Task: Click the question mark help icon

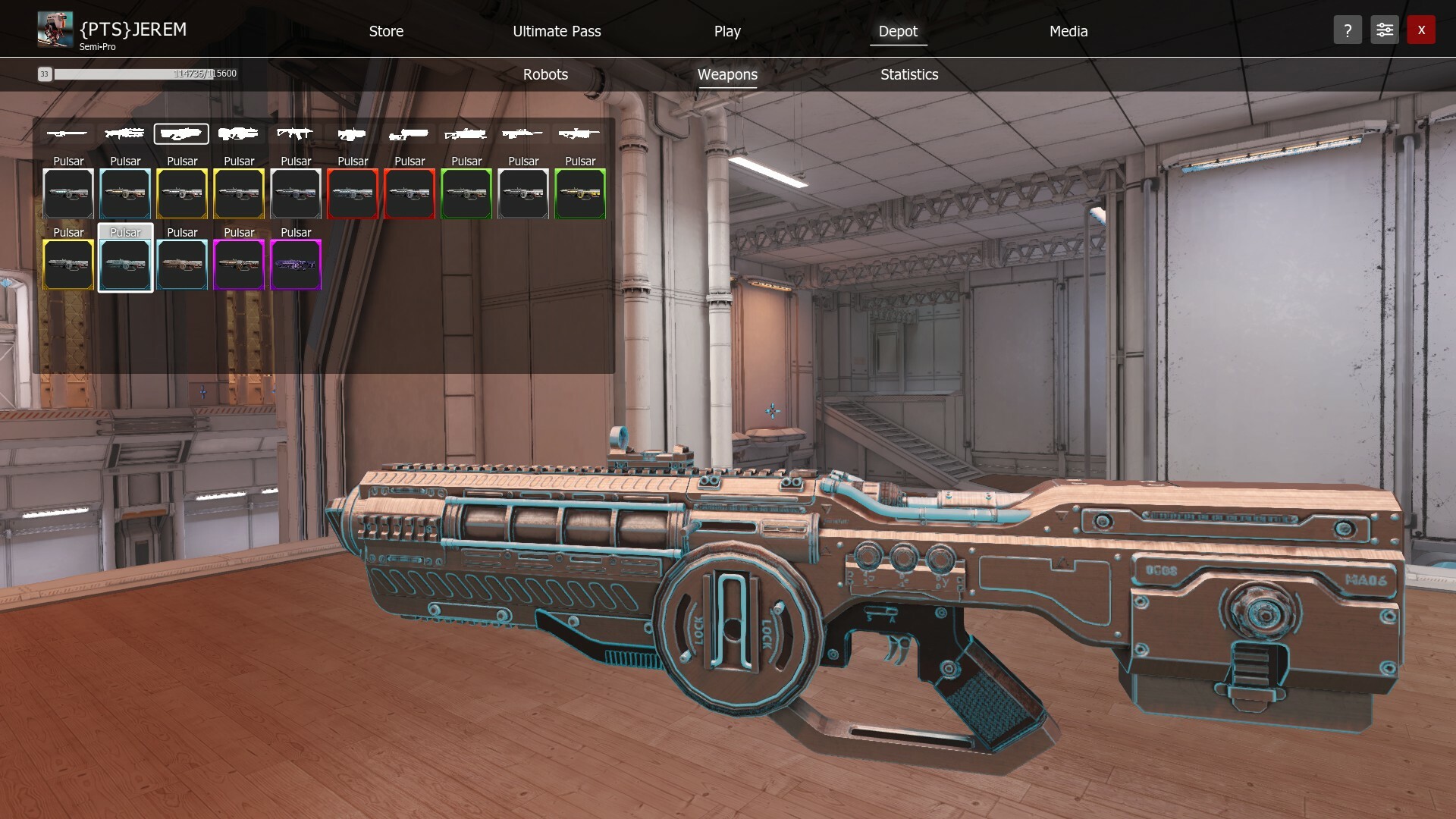Action: [x=1348, y=30]
